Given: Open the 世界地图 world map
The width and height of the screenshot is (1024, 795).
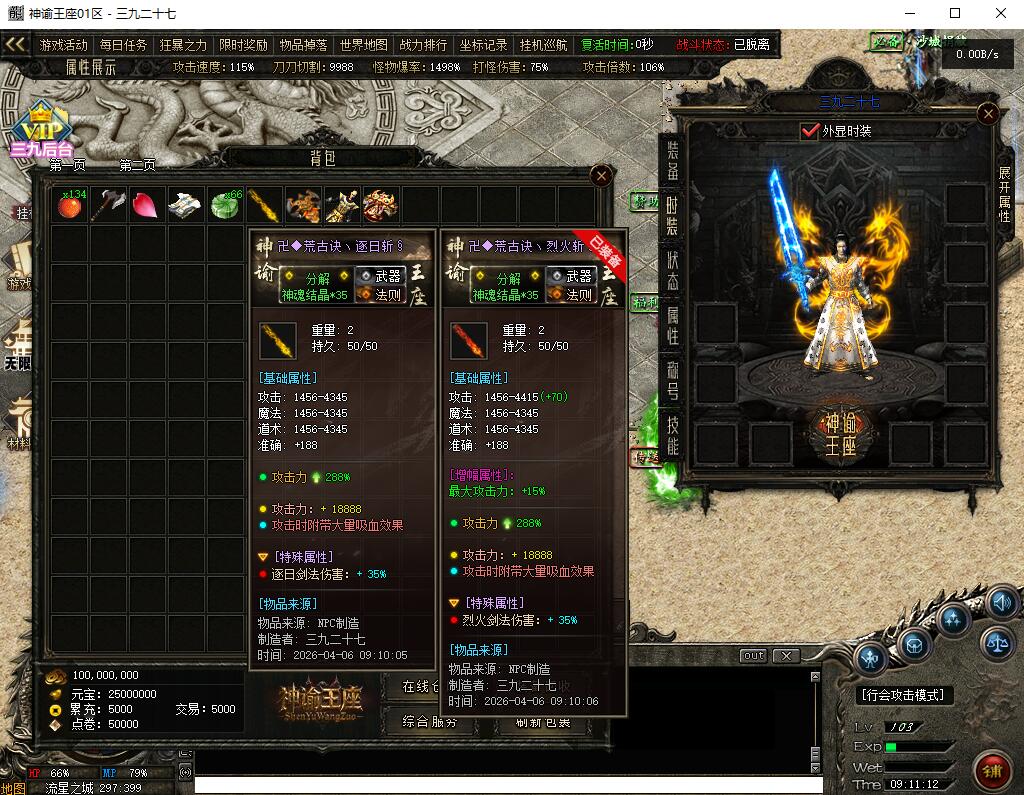Looking at the screenshot, I should [364, 45].
